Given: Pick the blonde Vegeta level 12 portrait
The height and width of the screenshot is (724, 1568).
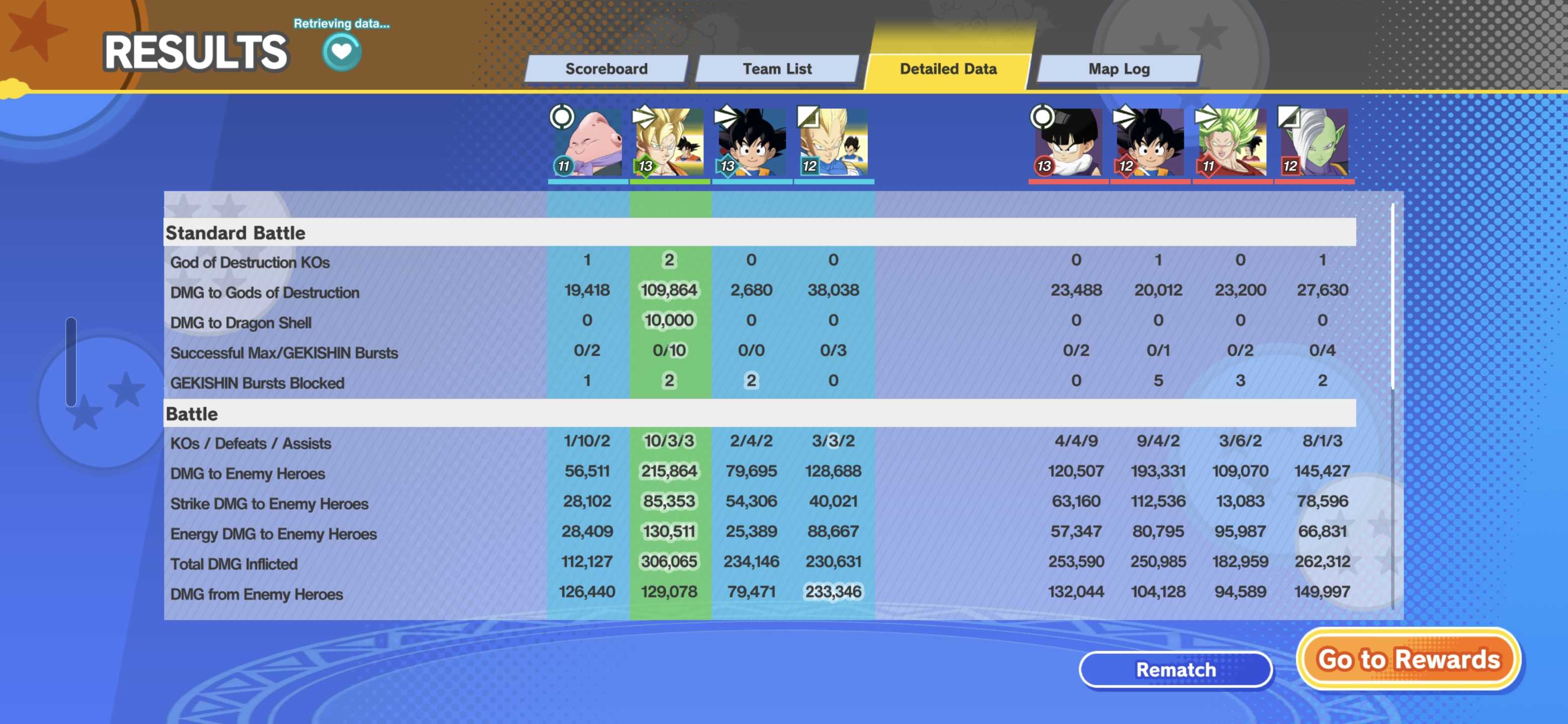Looking at the screenshot, I should [x=833, y=143].
